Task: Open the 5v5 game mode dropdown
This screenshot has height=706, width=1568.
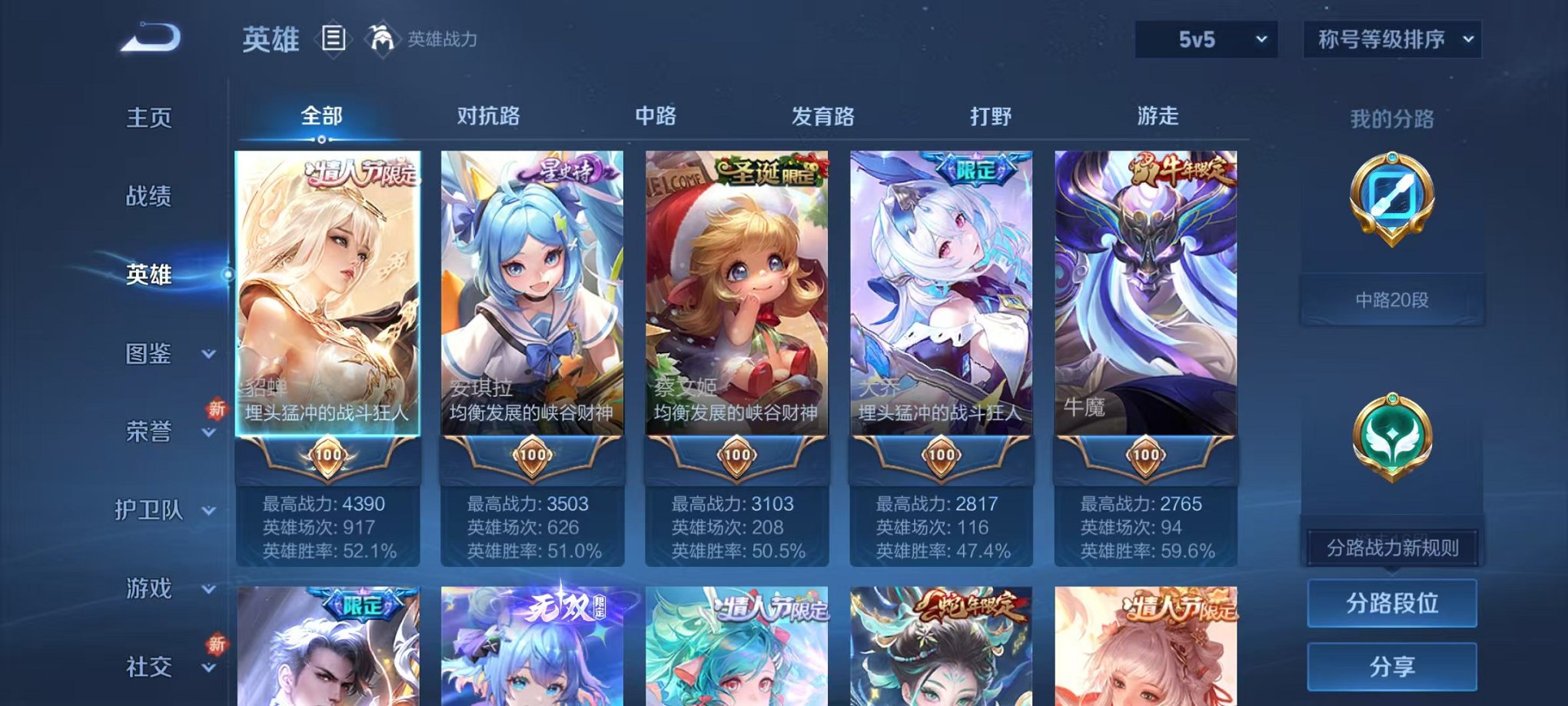Action: 1204,40
